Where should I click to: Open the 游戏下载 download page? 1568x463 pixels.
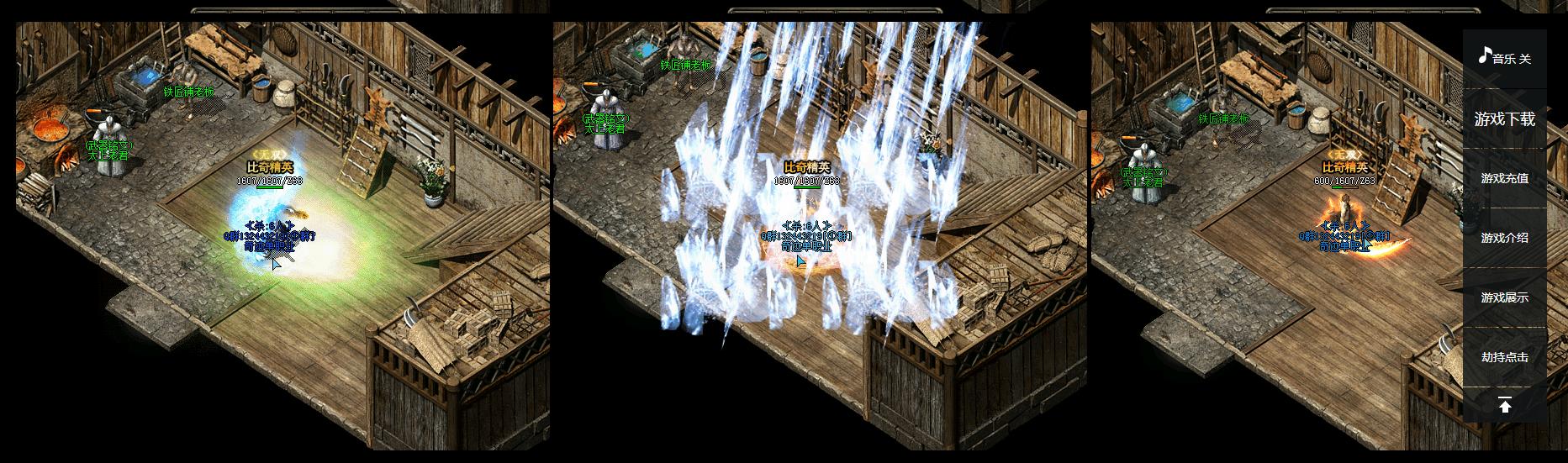coord(1504,119)
